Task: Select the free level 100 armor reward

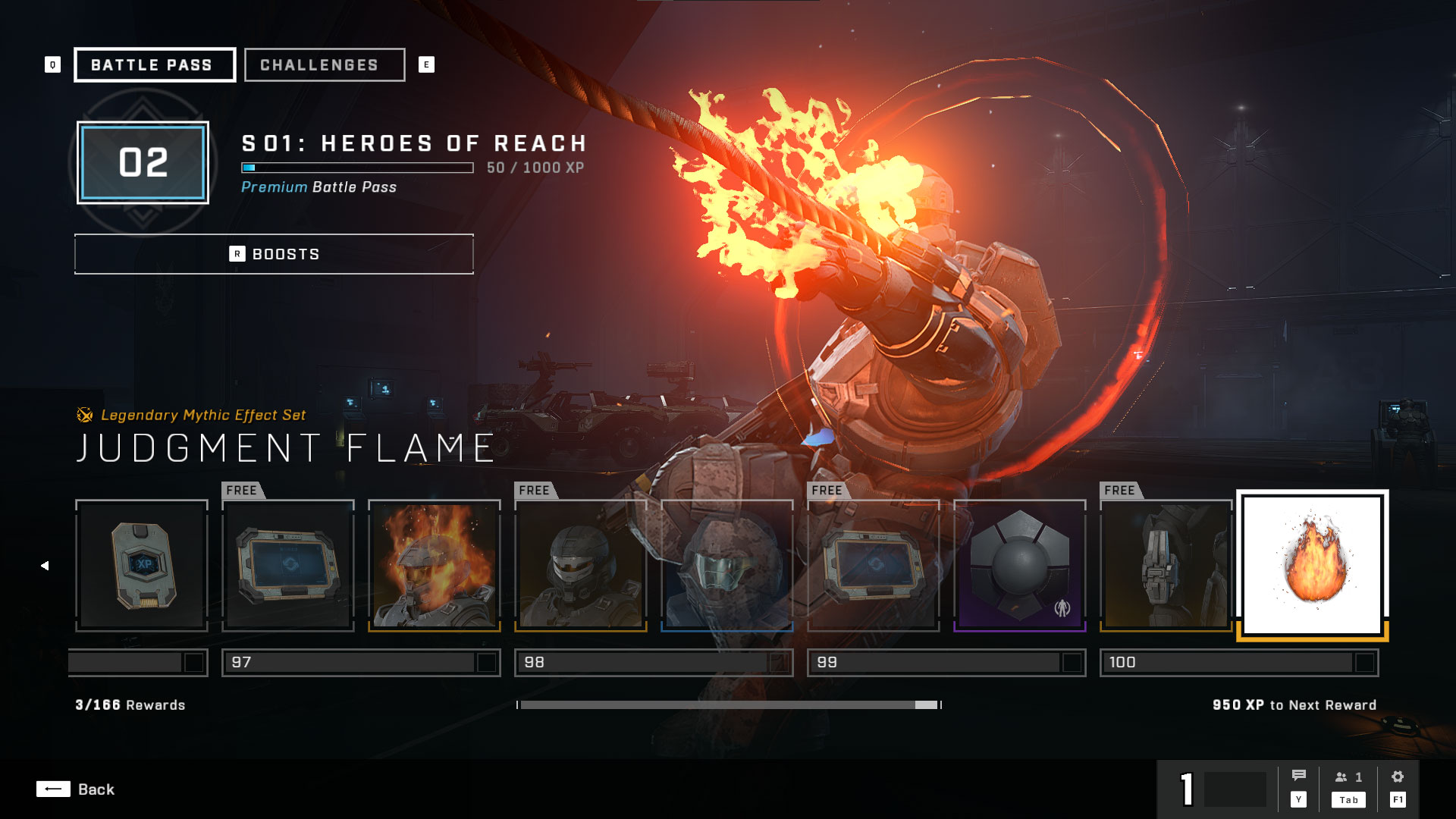Action: click(1166, 566)
